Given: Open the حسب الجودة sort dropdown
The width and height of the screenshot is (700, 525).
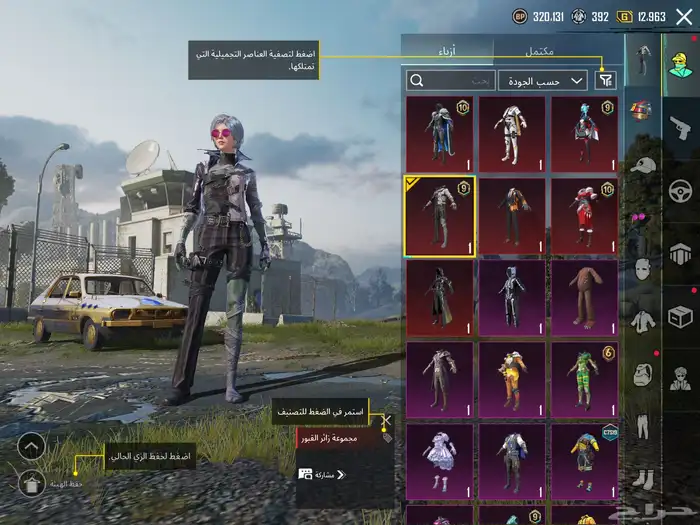Looking at the screenshot, I should coord(543,80).
